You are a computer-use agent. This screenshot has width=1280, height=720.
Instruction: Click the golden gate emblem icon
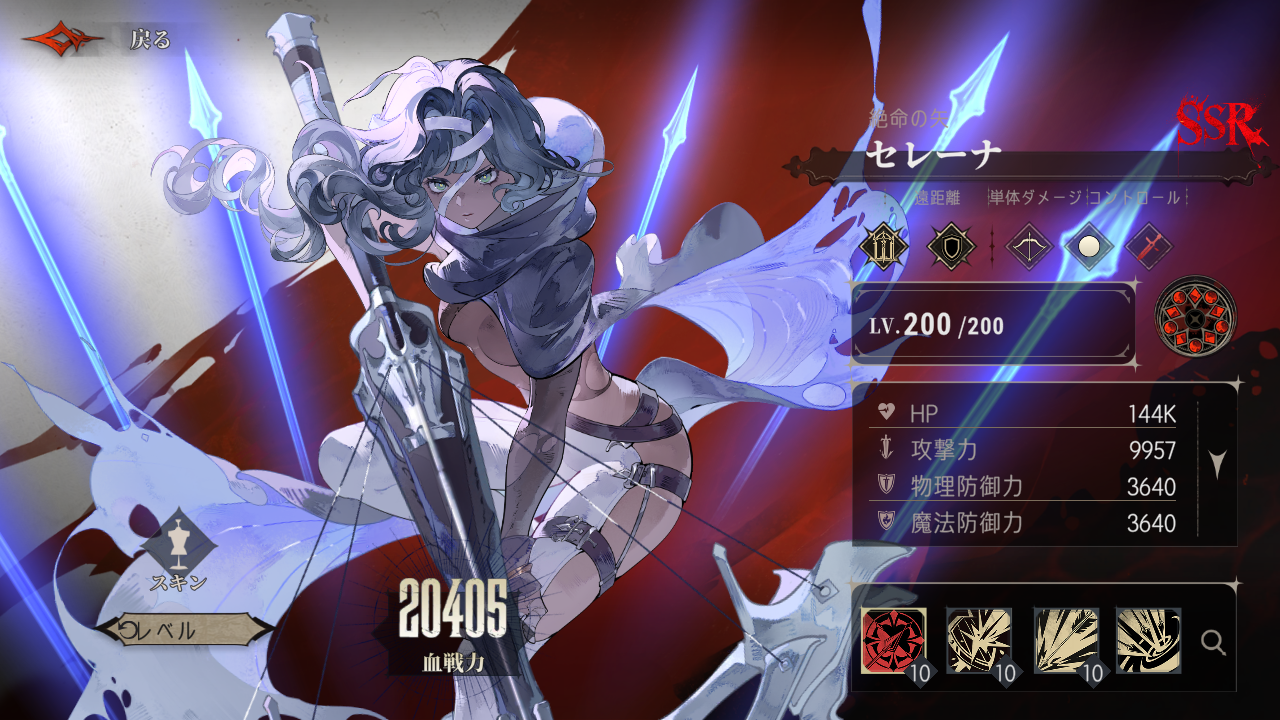[884, 245]
